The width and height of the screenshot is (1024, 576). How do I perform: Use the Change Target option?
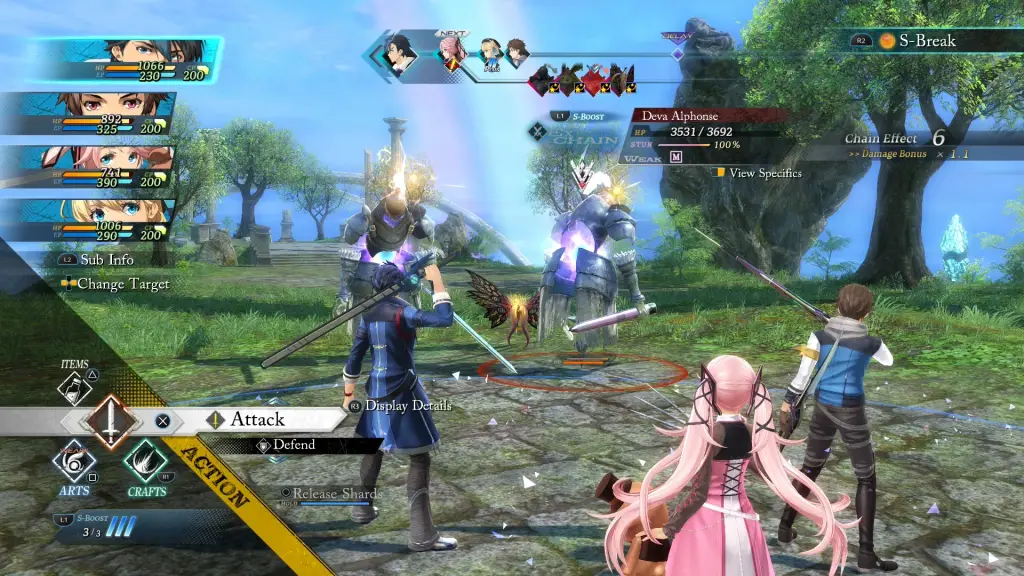tap(123, 284)
